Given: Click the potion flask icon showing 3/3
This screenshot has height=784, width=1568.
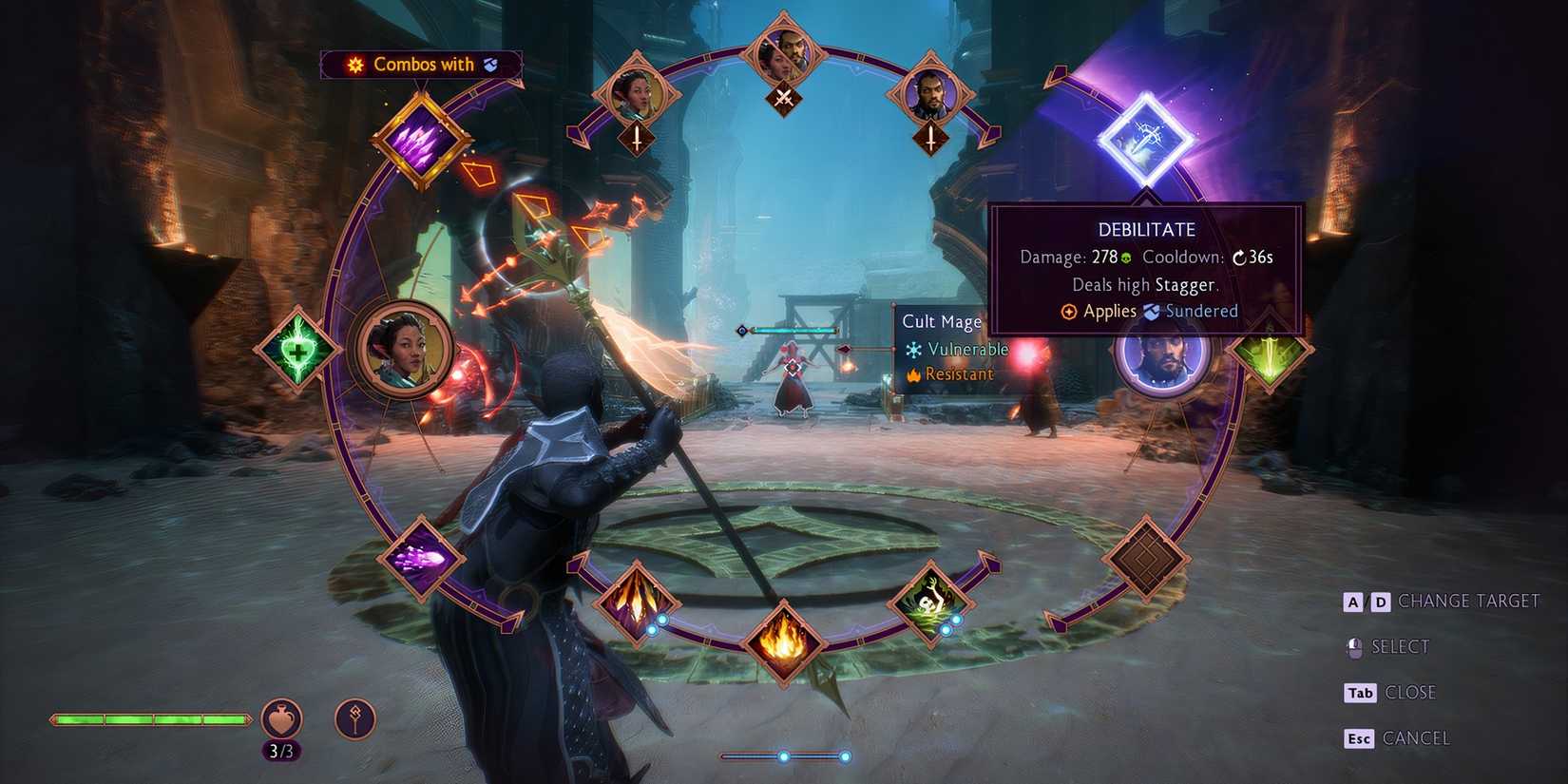Looking at the screenshot, I should (280, 720).
